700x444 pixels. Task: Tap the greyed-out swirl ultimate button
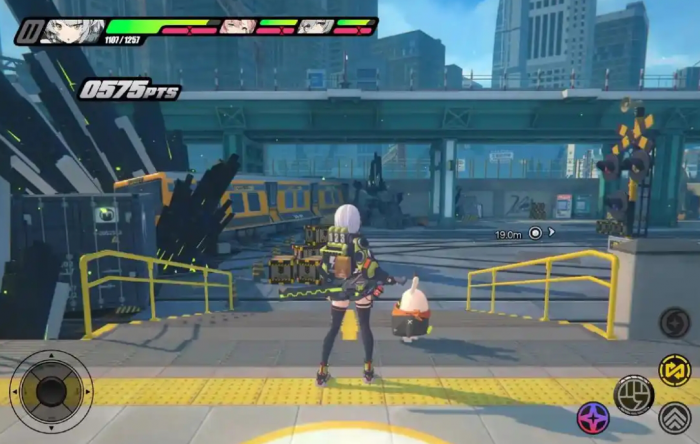point(675,323)
